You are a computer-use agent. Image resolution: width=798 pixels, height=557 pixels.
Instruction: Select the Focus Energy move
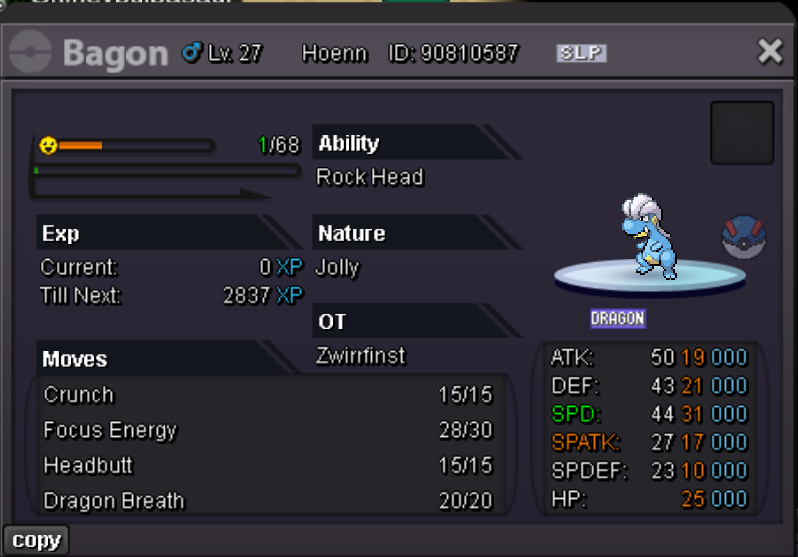(x=268, y=430)
